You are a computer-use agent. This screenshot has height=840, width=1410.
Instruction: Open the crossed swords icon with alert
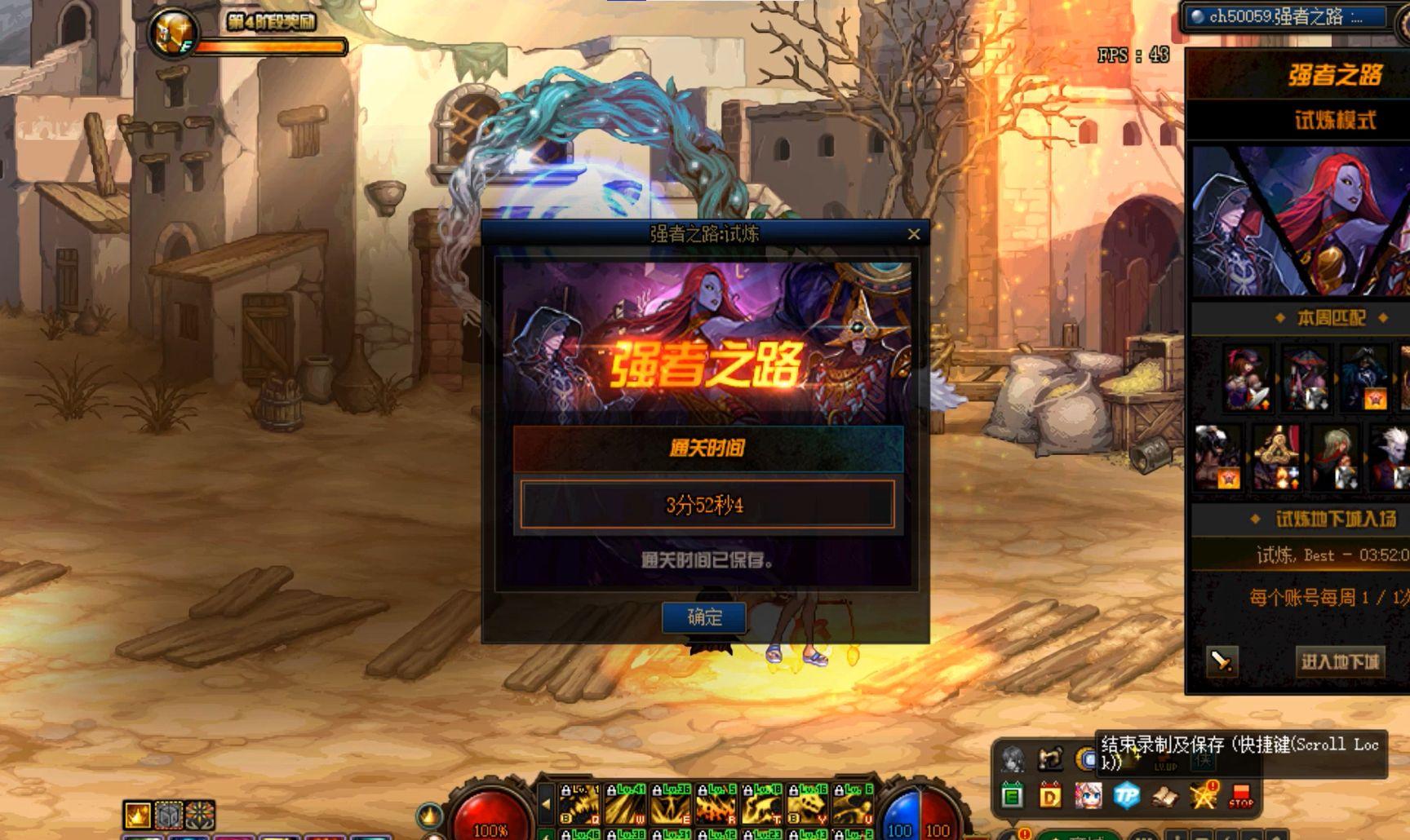pos(1203,795)
